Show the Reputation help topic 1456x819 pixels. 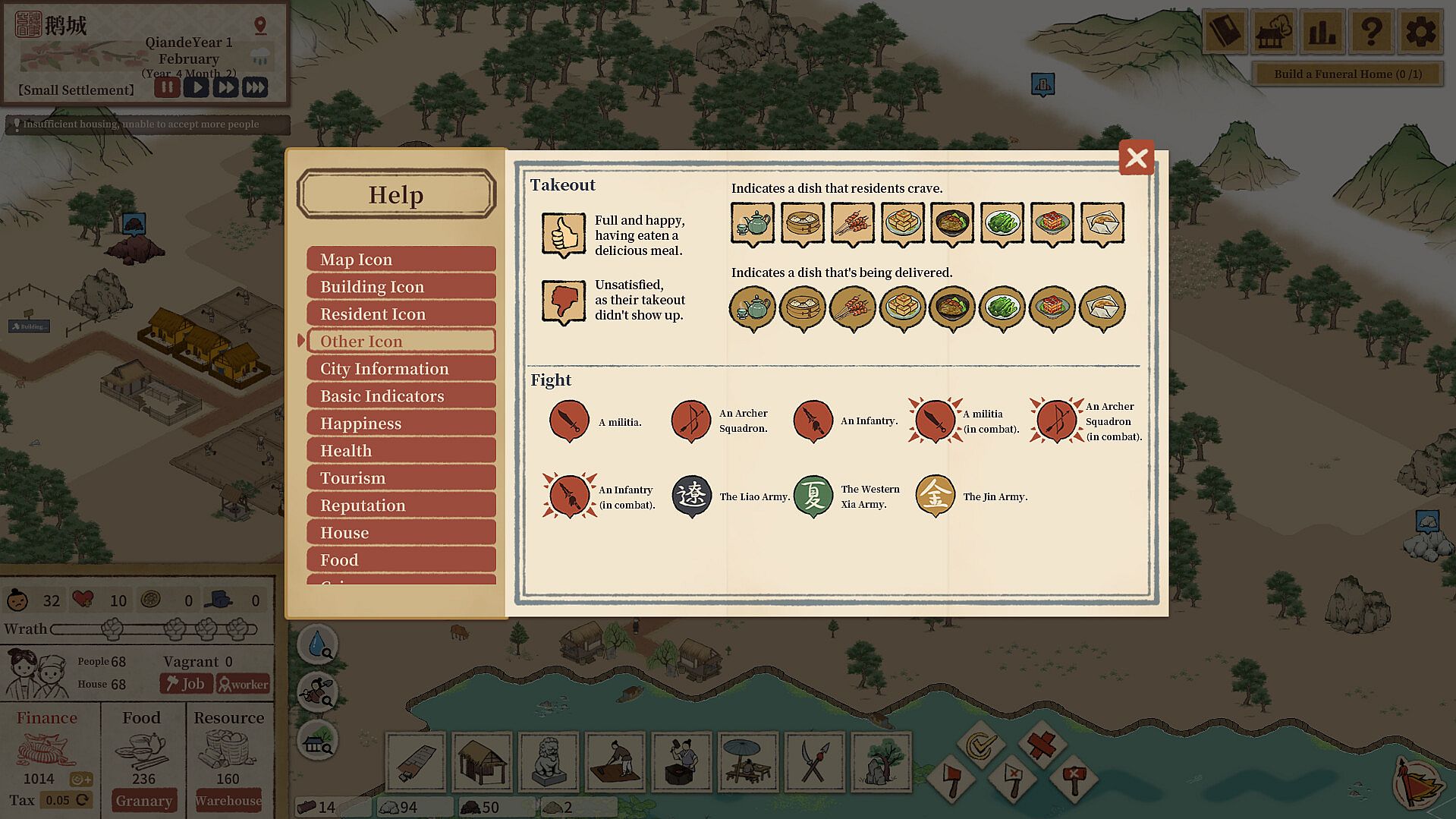(x=401, y=506)
